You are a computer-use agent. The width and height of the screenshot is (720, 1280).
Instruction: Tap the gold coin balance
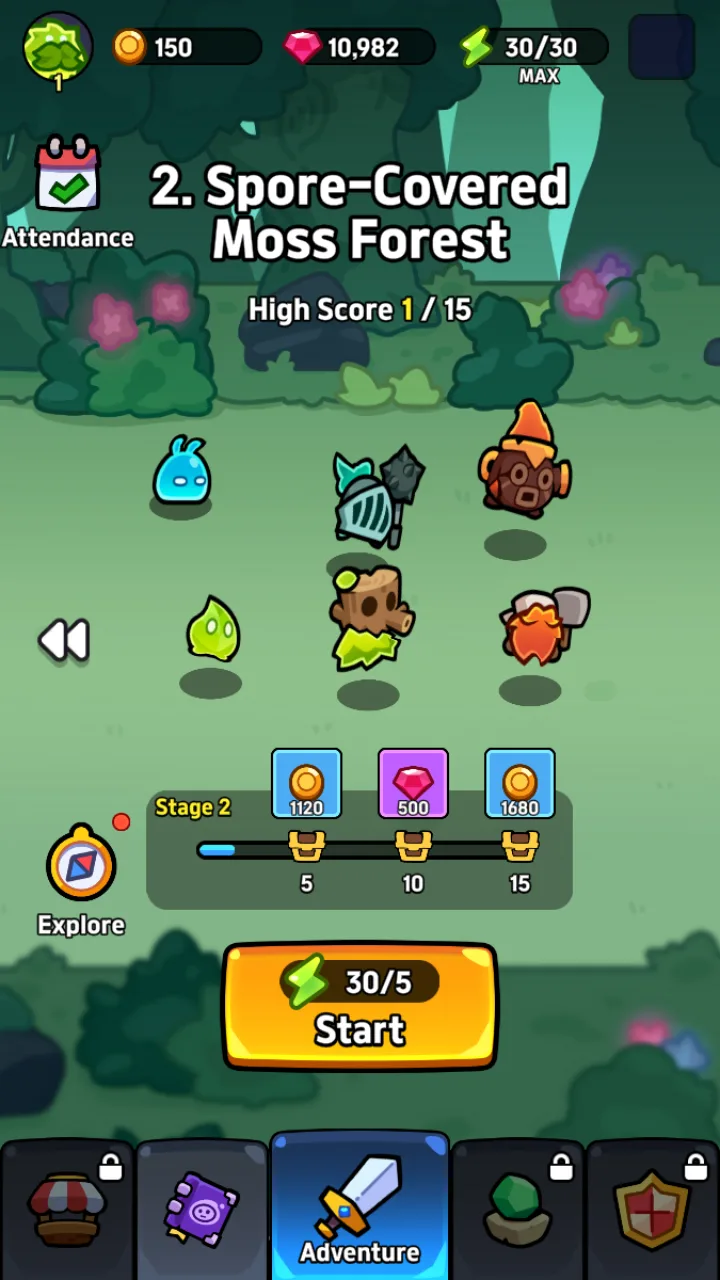coord(186,47)
